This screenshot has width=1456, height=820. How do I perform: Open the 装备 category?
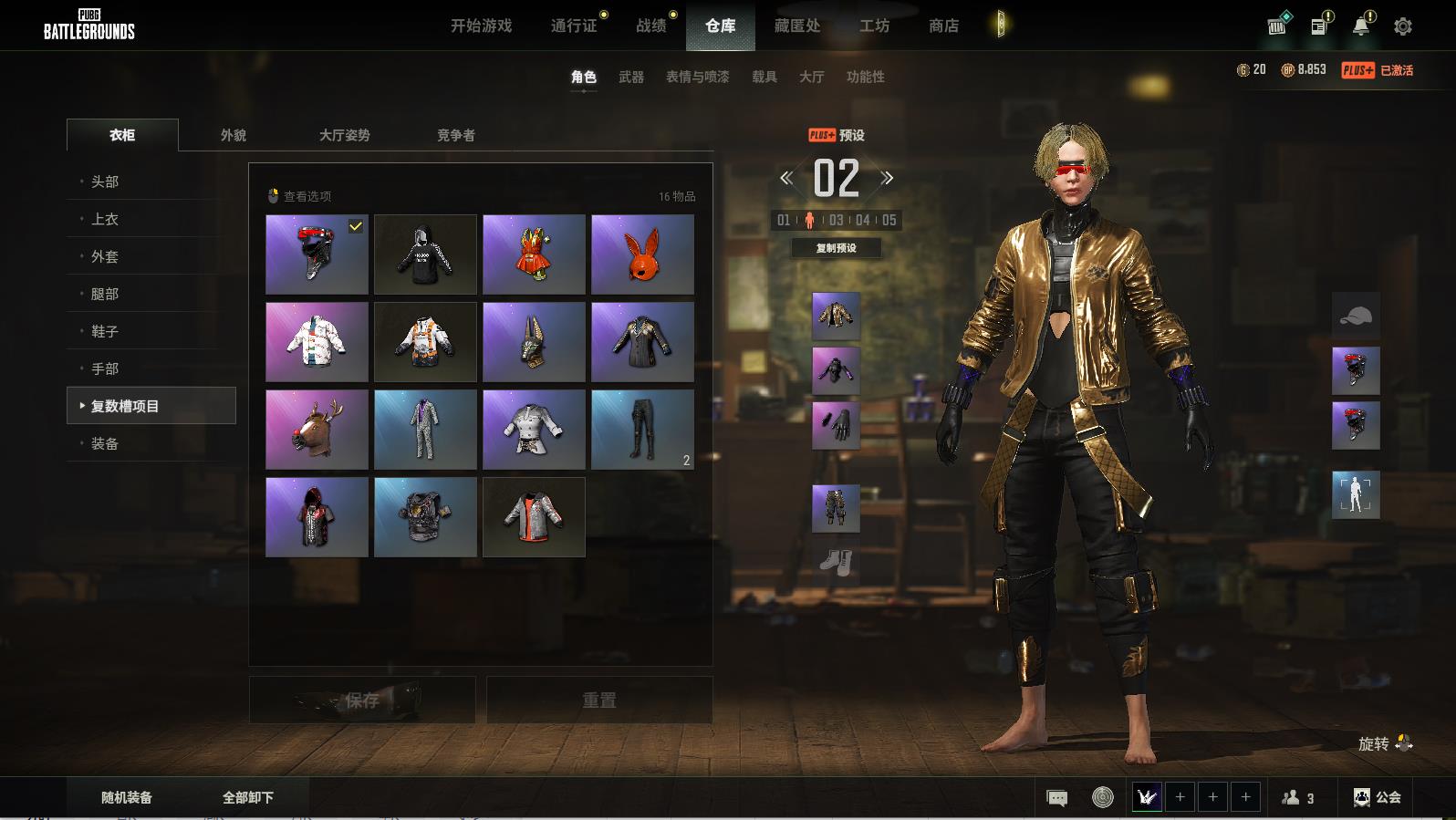pos(105,443)
